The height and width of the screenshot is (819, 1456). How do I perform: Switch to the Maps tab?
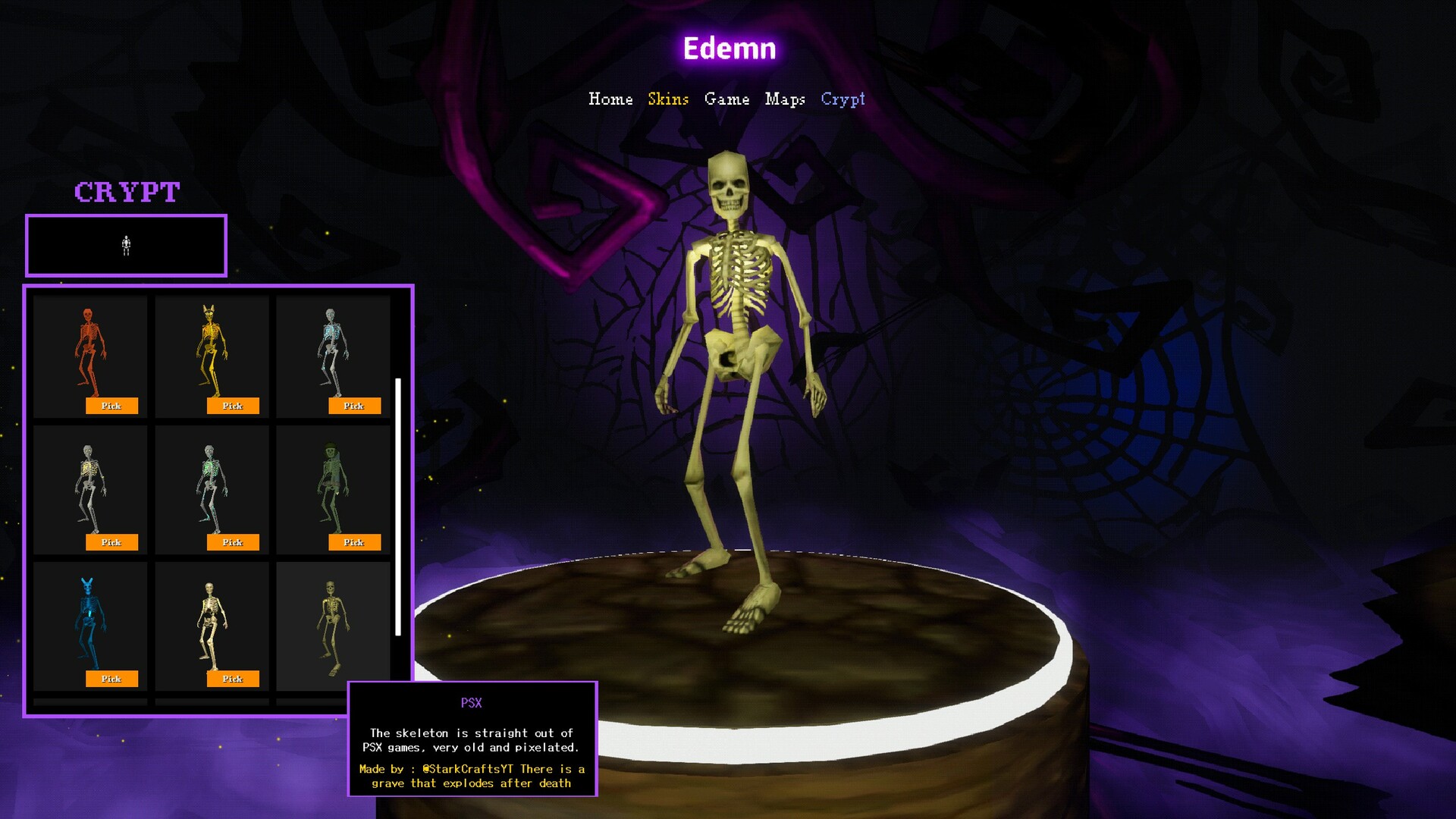[786, 99]
